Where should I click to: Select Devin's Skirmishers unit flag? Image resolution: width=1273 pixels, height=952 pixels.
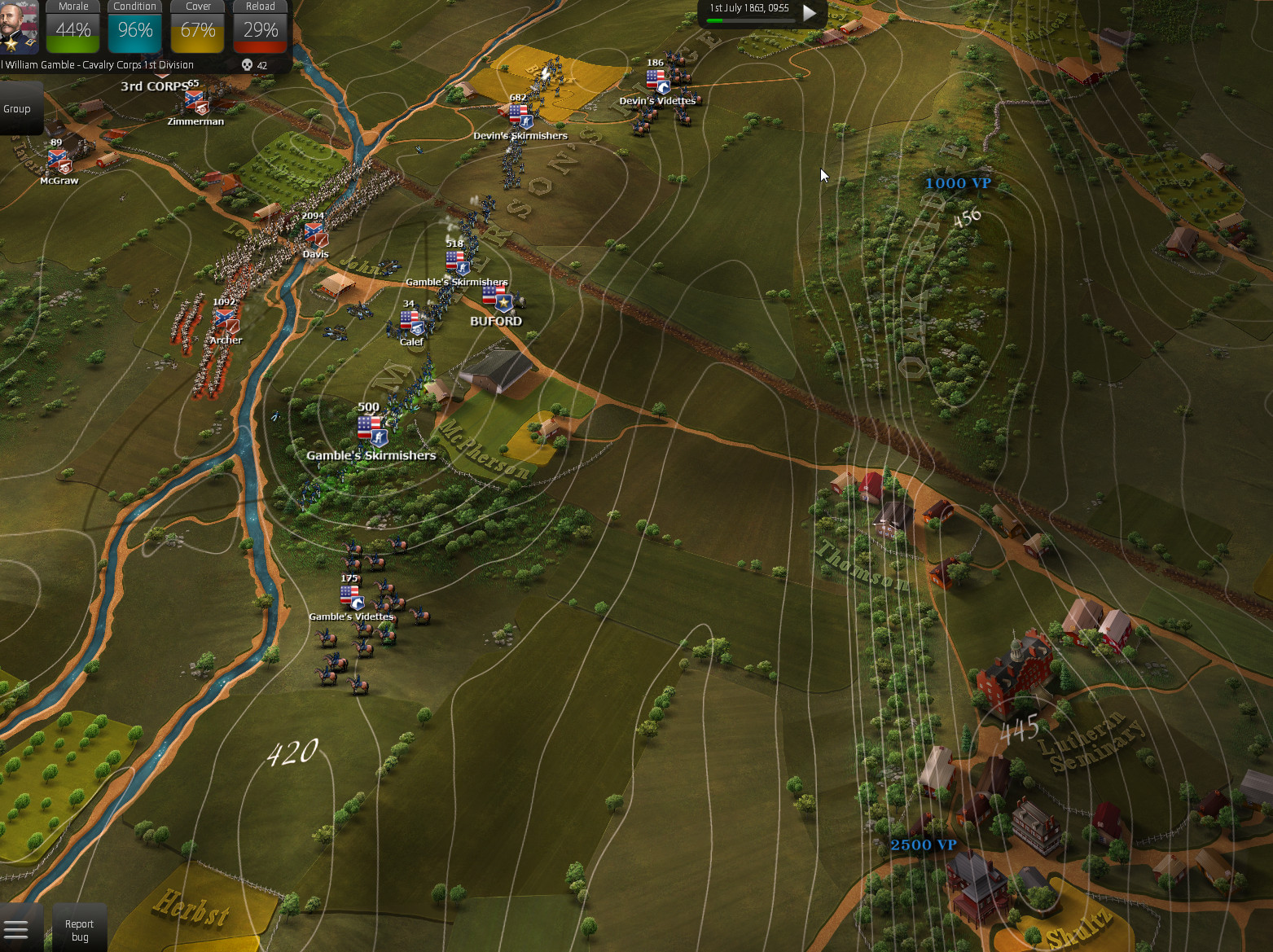520,116
